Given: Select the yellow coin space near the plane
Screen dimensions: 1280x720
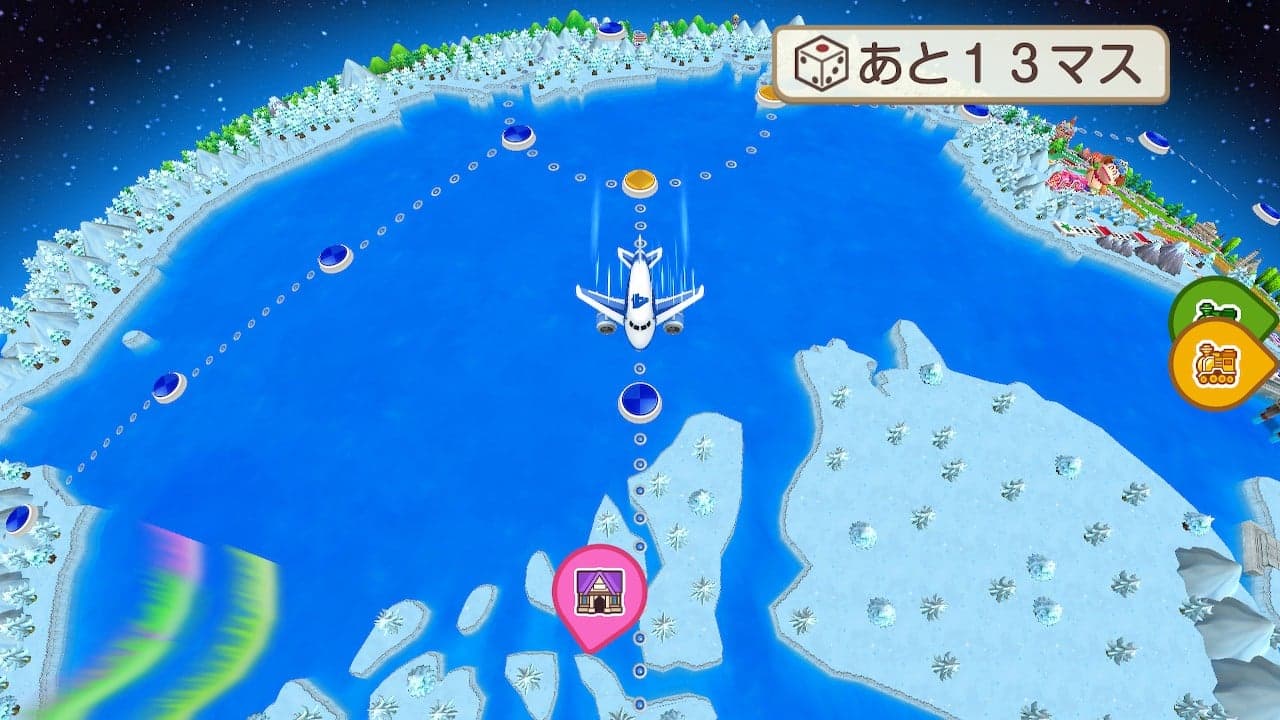Looking at the screenshot, I should tap(640, 180).
